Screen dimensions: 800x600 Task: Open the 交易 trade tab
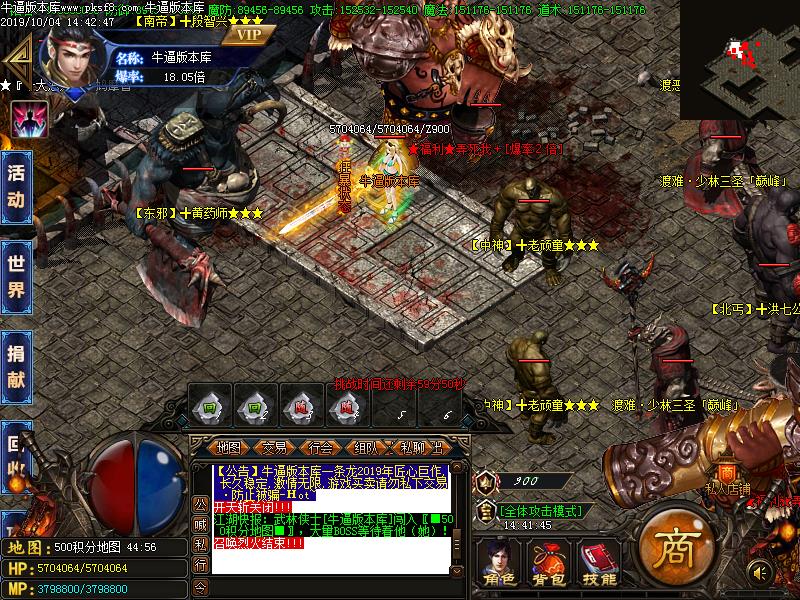pos(275,446)
